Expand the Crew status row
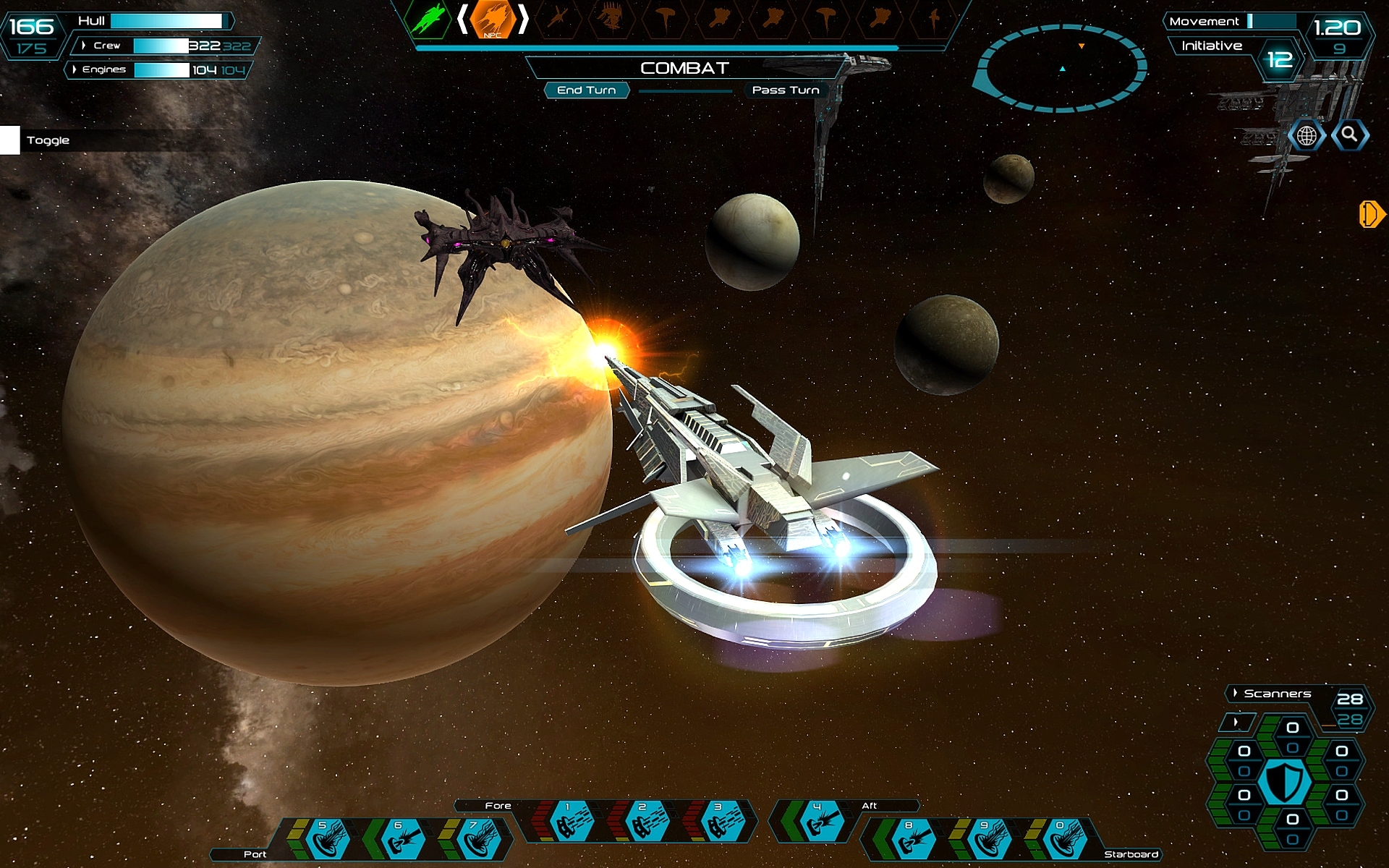The image size is (1389, 868). coord(85,46)
